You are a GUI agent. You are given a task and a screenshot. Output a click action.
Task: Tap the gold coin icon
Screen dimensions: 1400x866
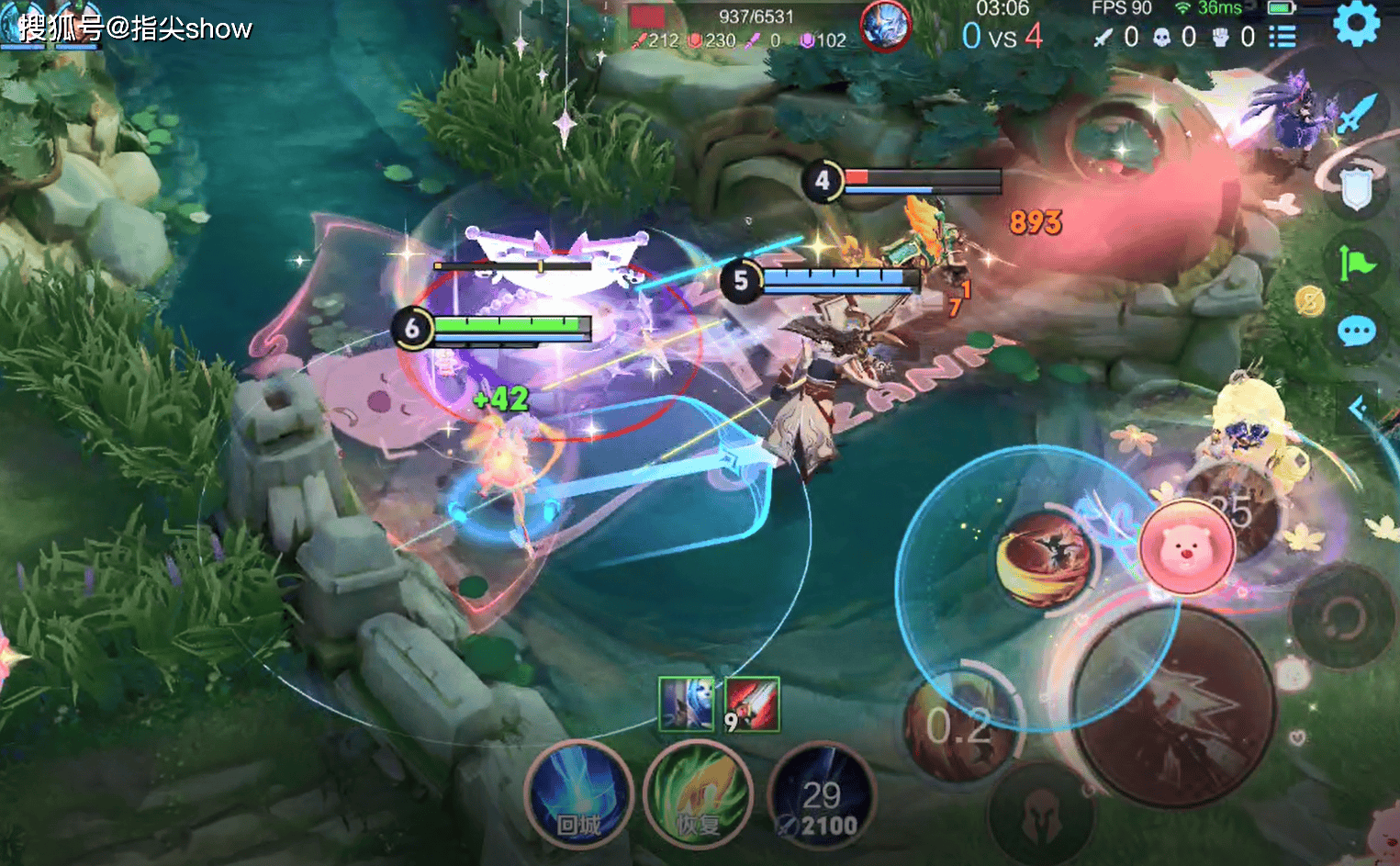pos(1310,300)
